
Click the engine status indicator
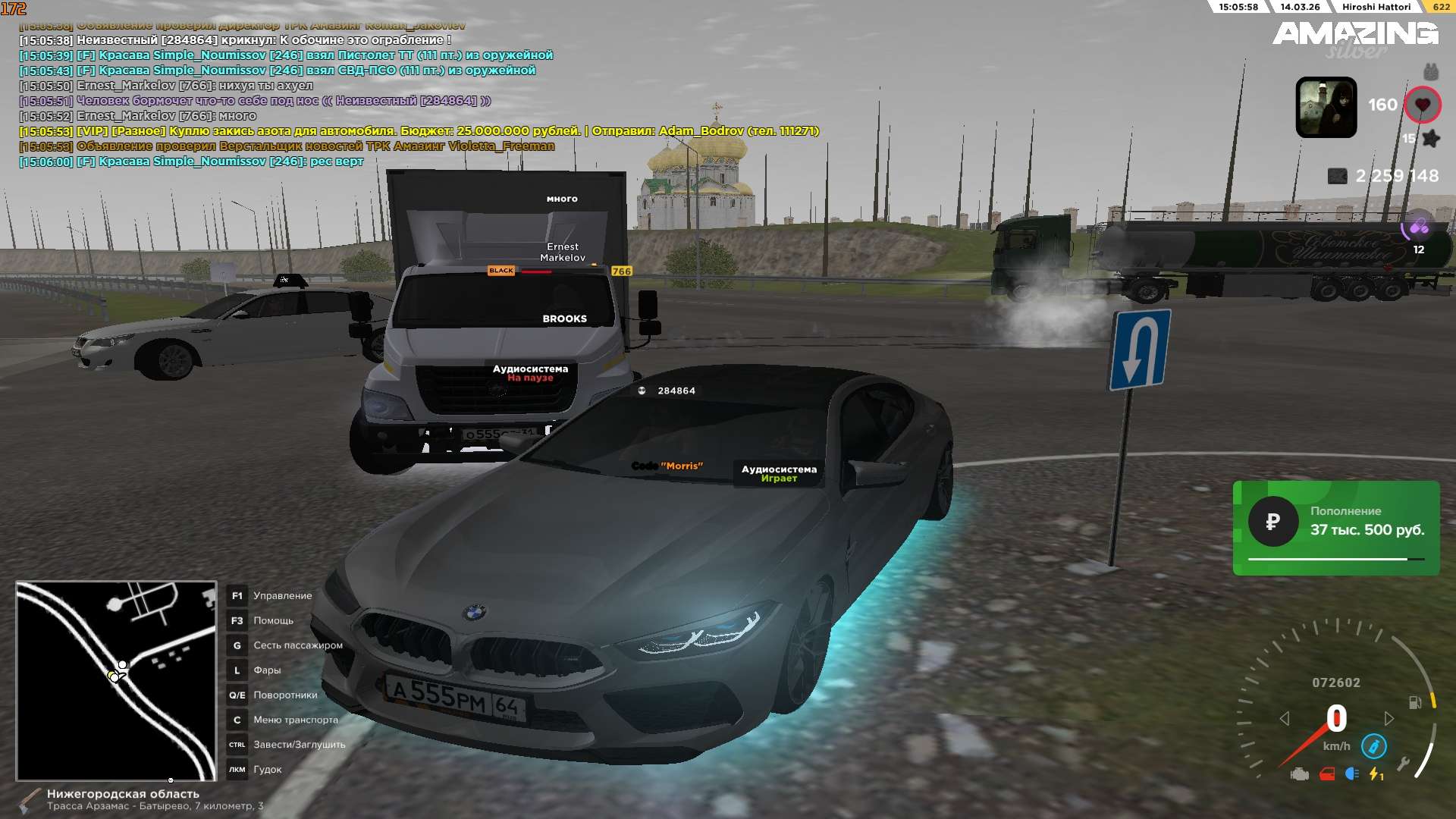point(1300,774)
